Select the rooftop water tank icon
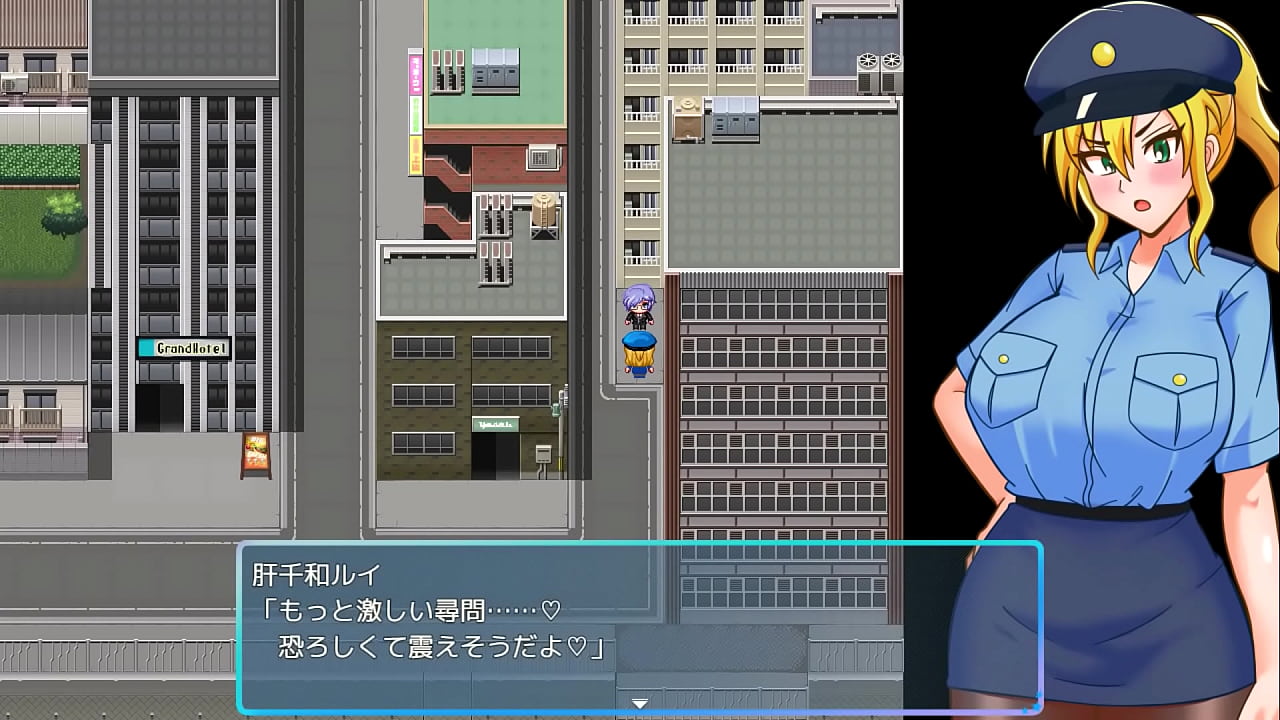1280x720 pixels. (x=543, y=210)
